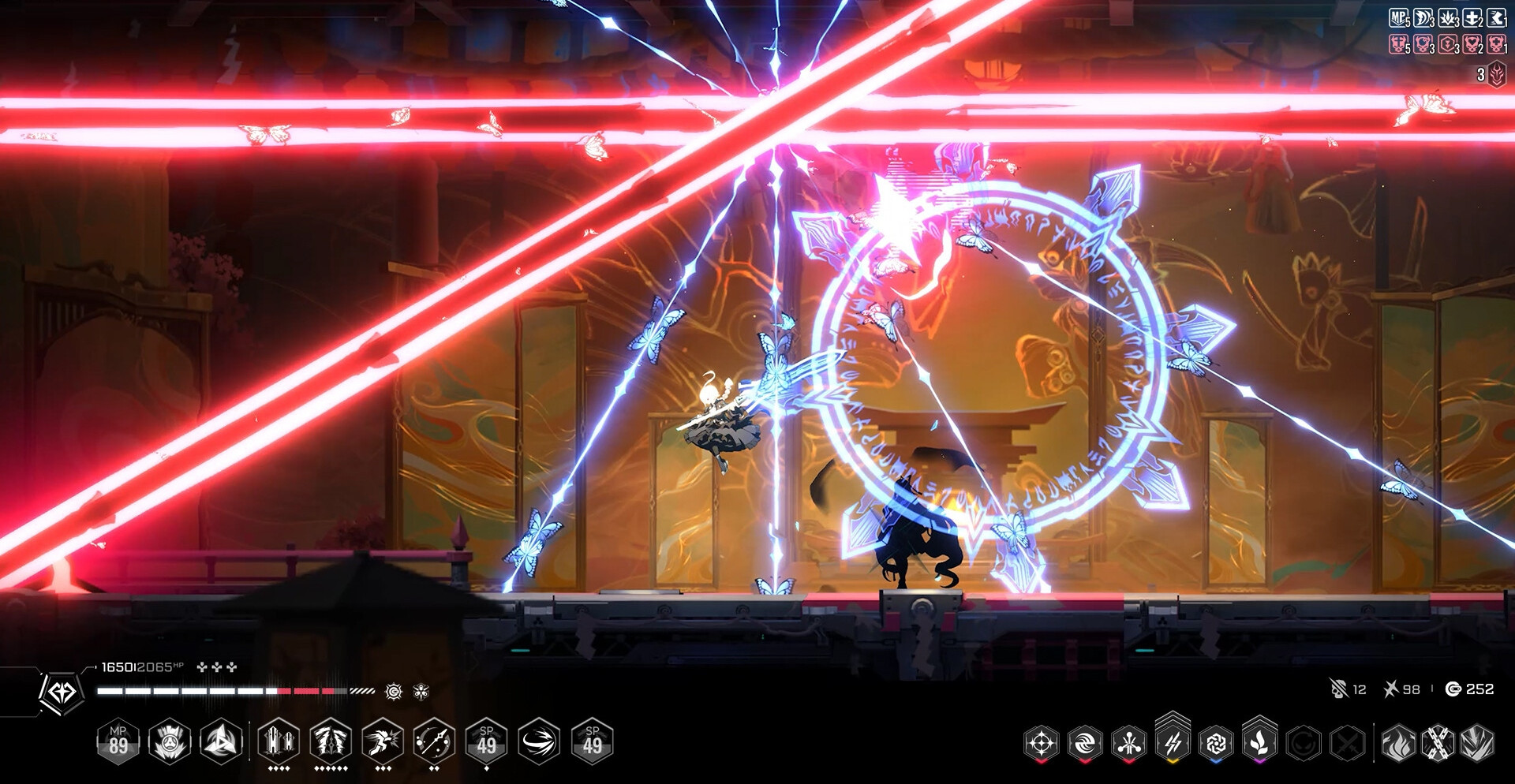
Task: Activate the screaming face burst skill
Action: 170,742
